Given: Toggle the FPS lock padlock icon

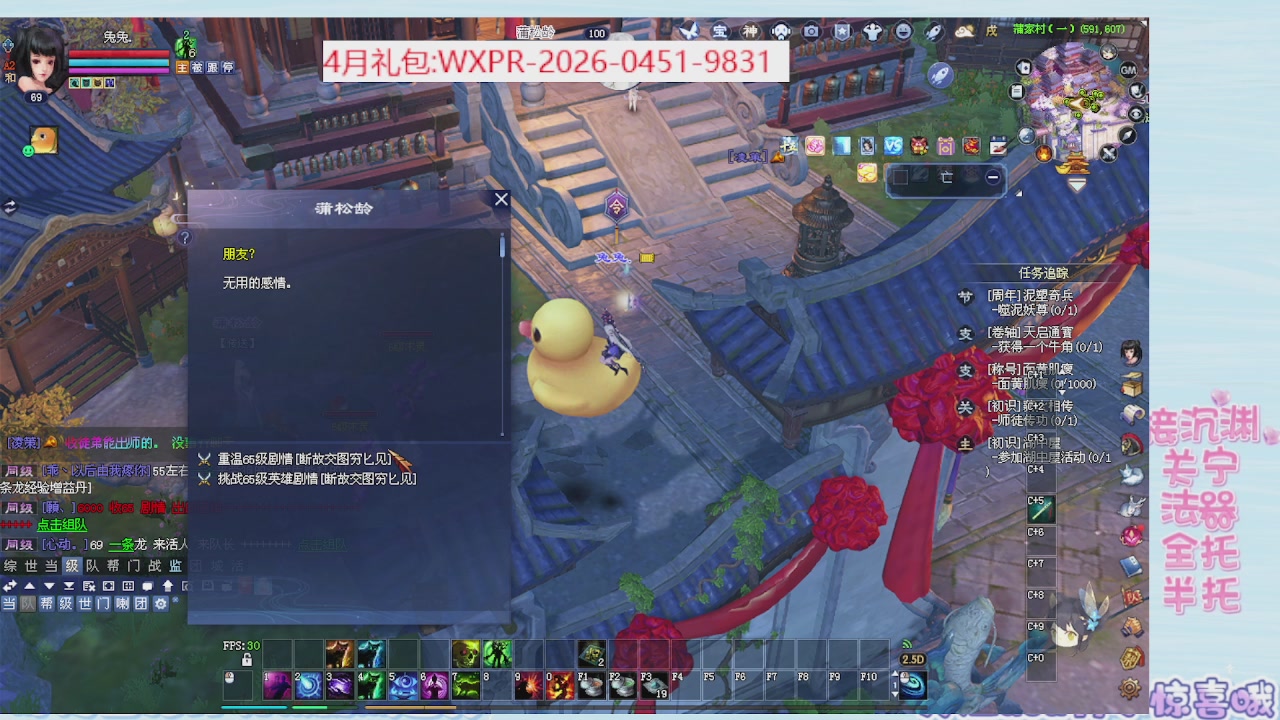Looking at the screenshot, I should point(247,662).
